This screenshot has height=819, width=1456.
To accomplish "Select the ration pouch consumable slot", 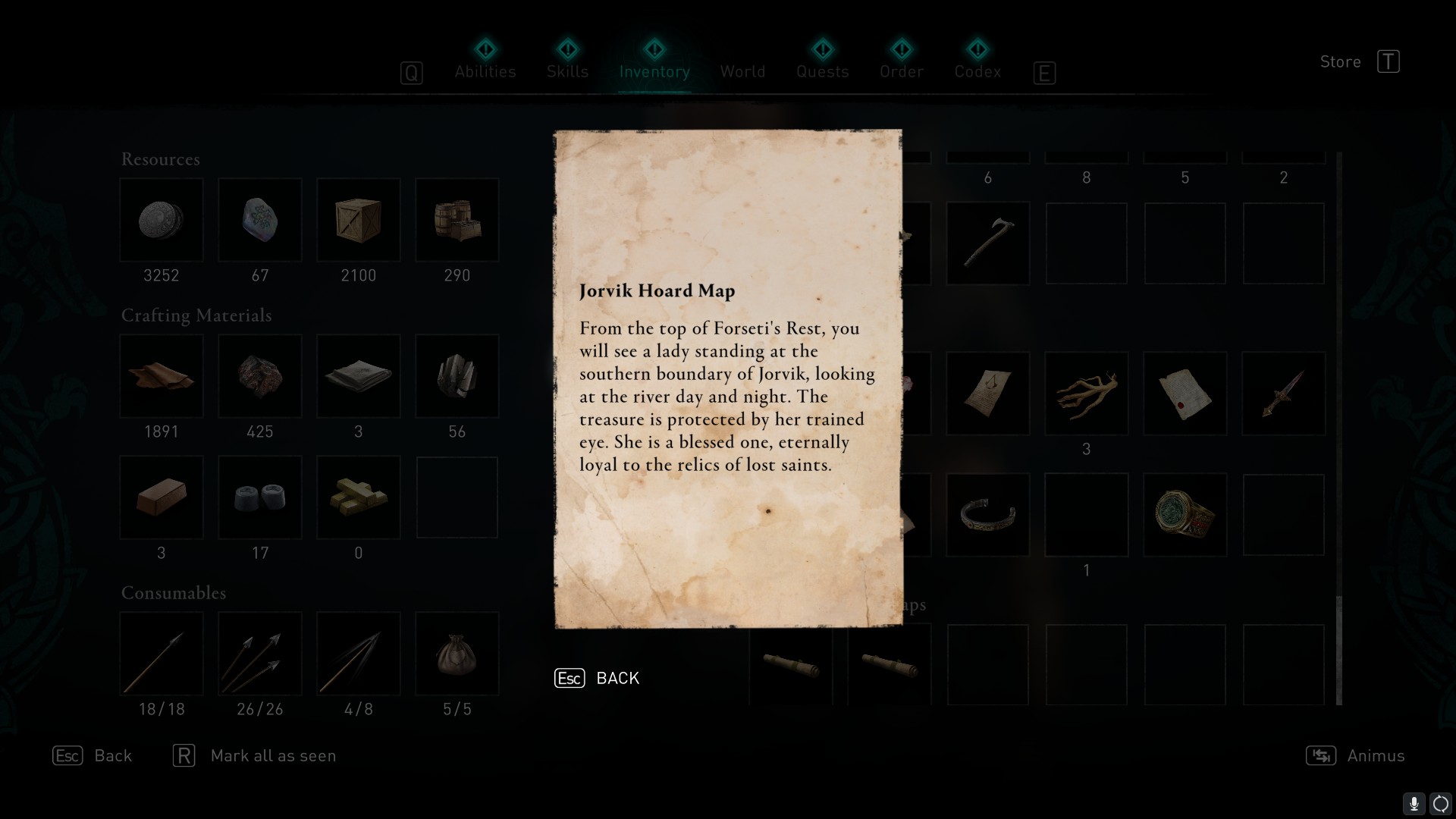I will 457,654.
